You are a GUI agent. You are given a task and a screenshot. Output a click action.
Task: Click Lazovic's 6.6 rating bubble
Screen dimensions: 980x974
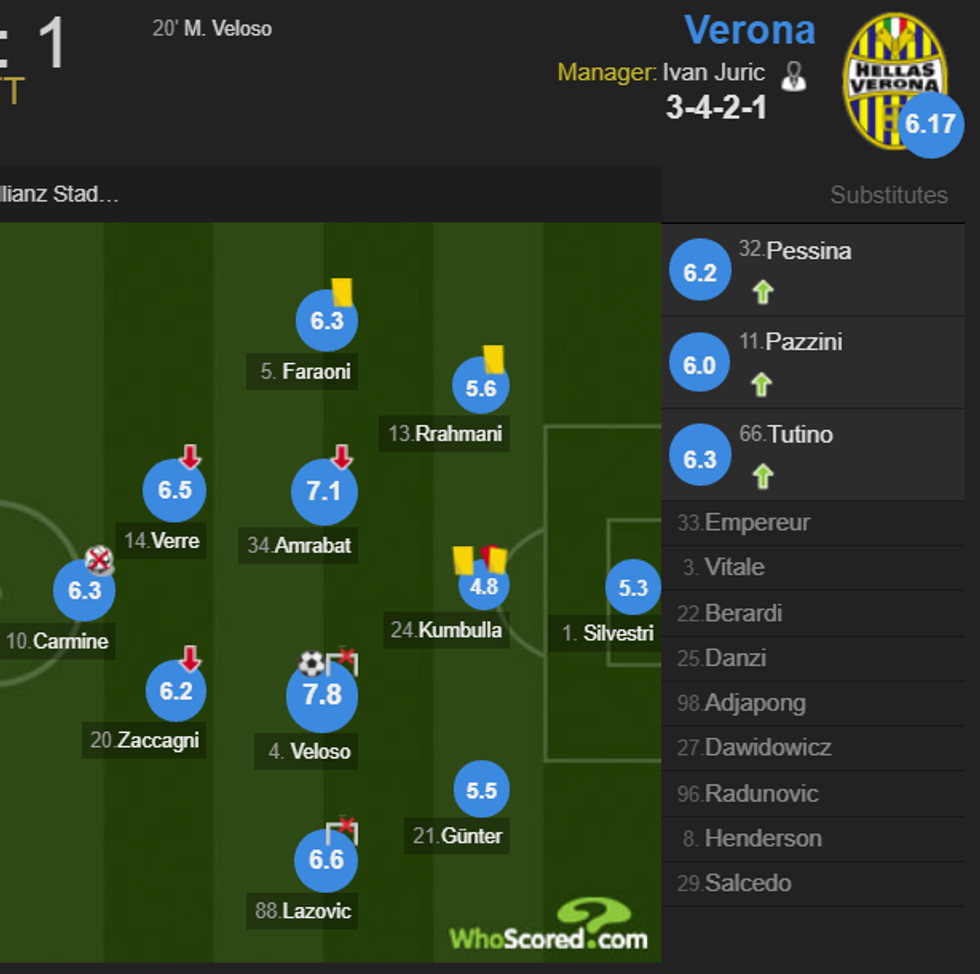coord(326,860)
